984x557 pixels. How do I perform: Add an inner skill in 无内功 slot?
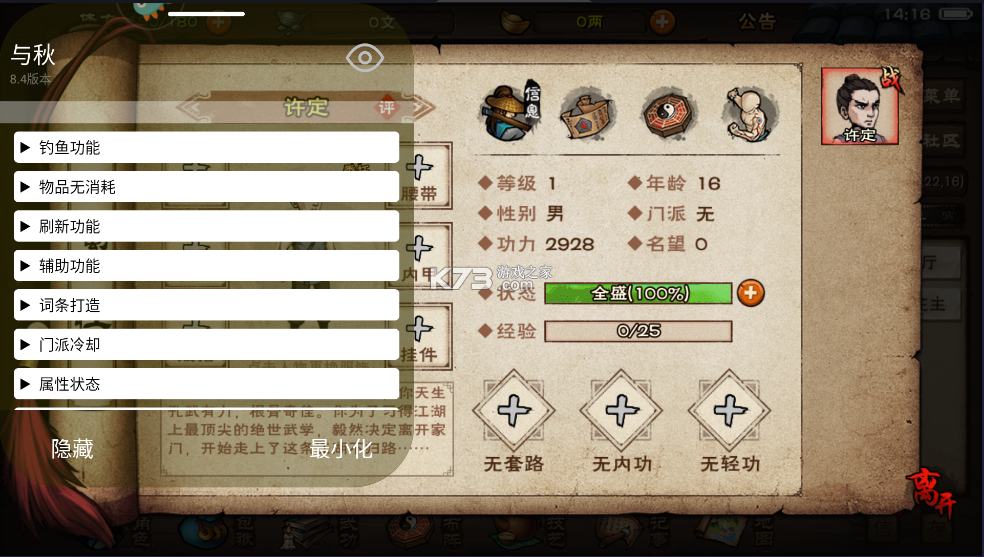(621, 410)
